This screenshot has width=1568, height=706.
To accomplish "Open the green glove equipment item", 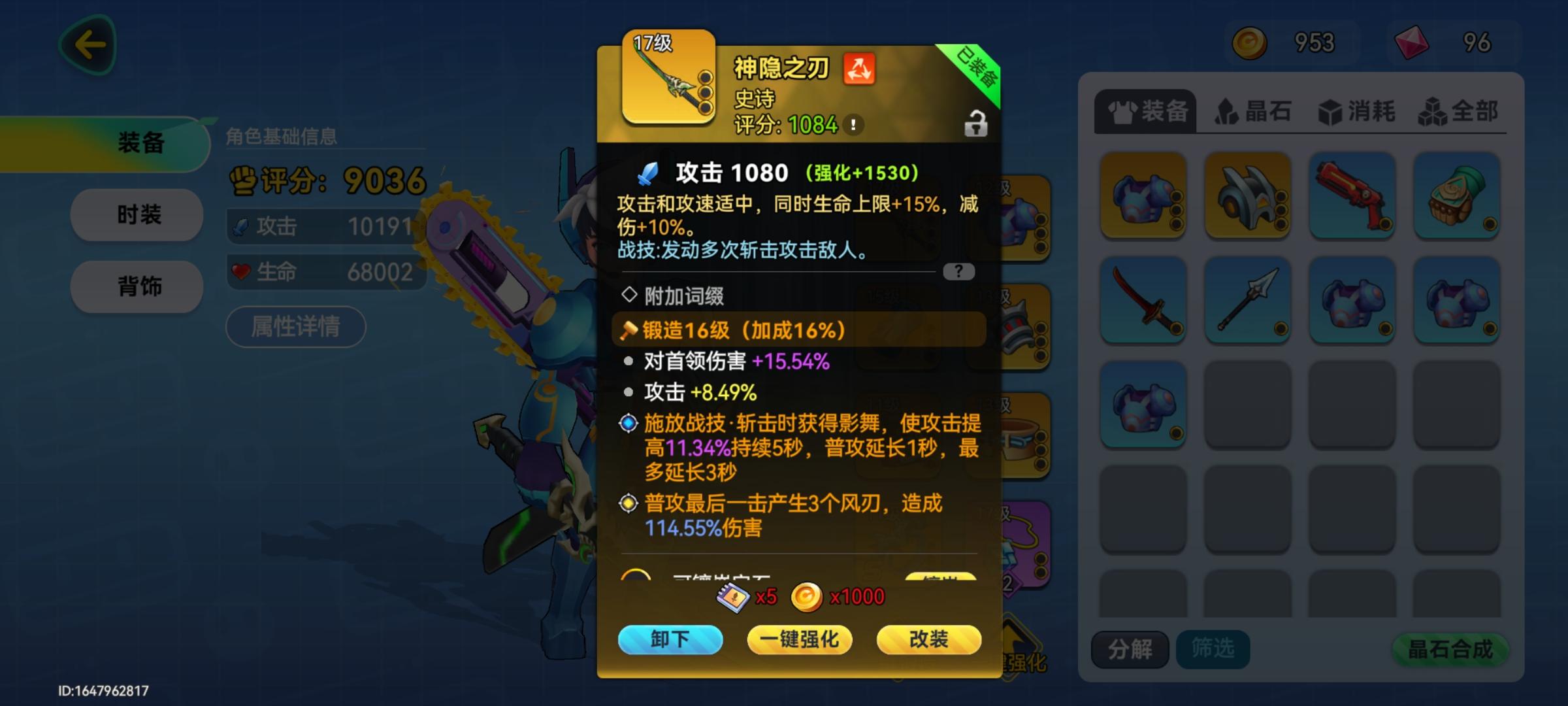I will pyautogui.click(x=1457, y=196).
